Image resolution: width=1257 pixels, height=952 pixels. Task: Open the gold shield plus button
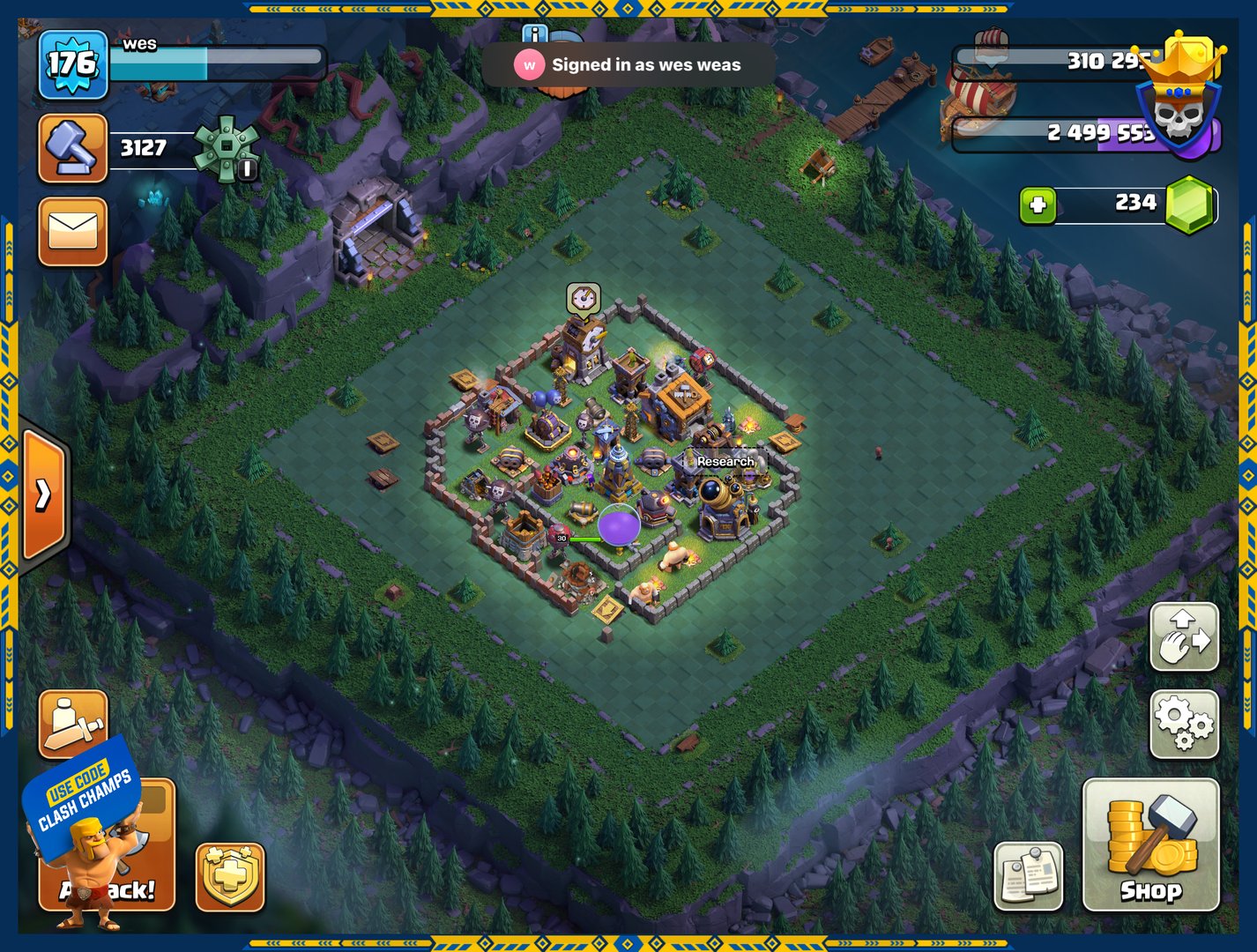[230, 876]
